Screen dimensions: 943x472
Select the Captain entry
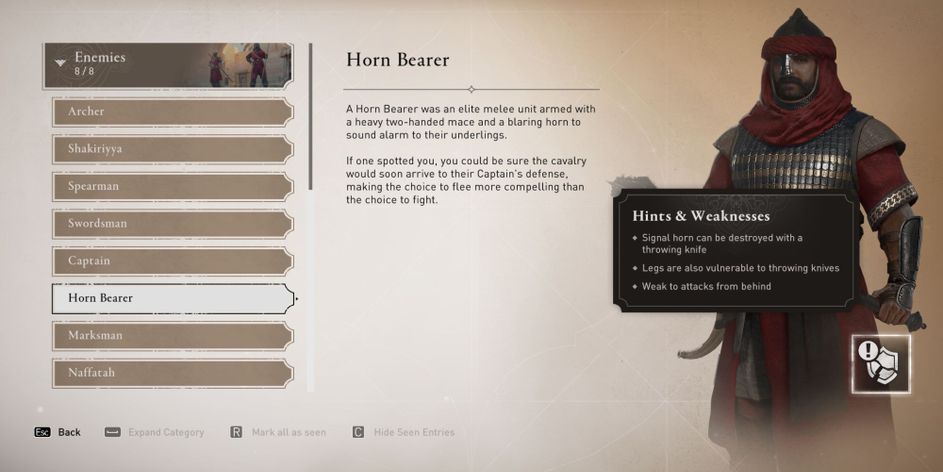[x=172, y=261]
